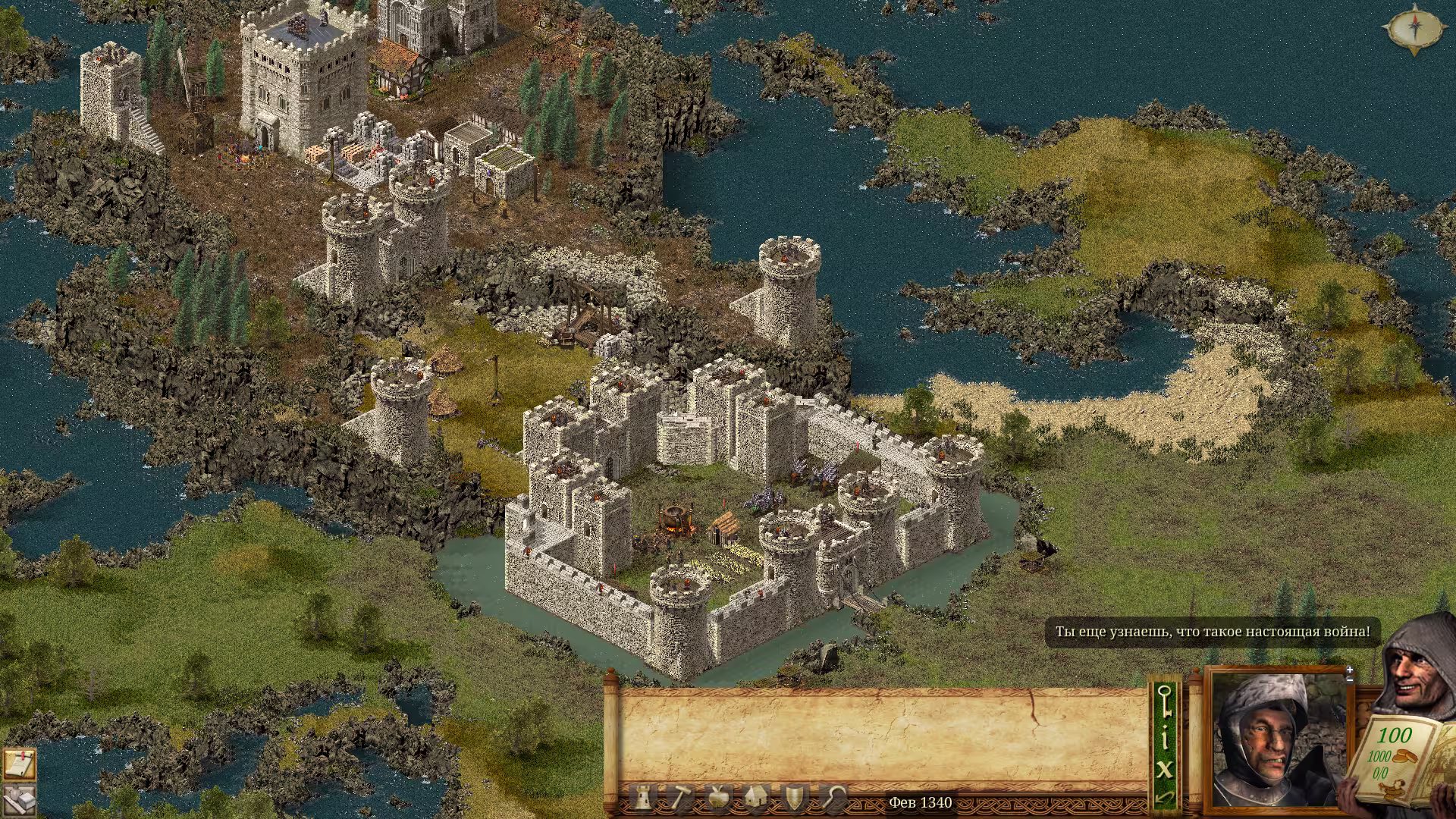
Task: Click the undo arrow icon
Action: (x=1165, y=798)
